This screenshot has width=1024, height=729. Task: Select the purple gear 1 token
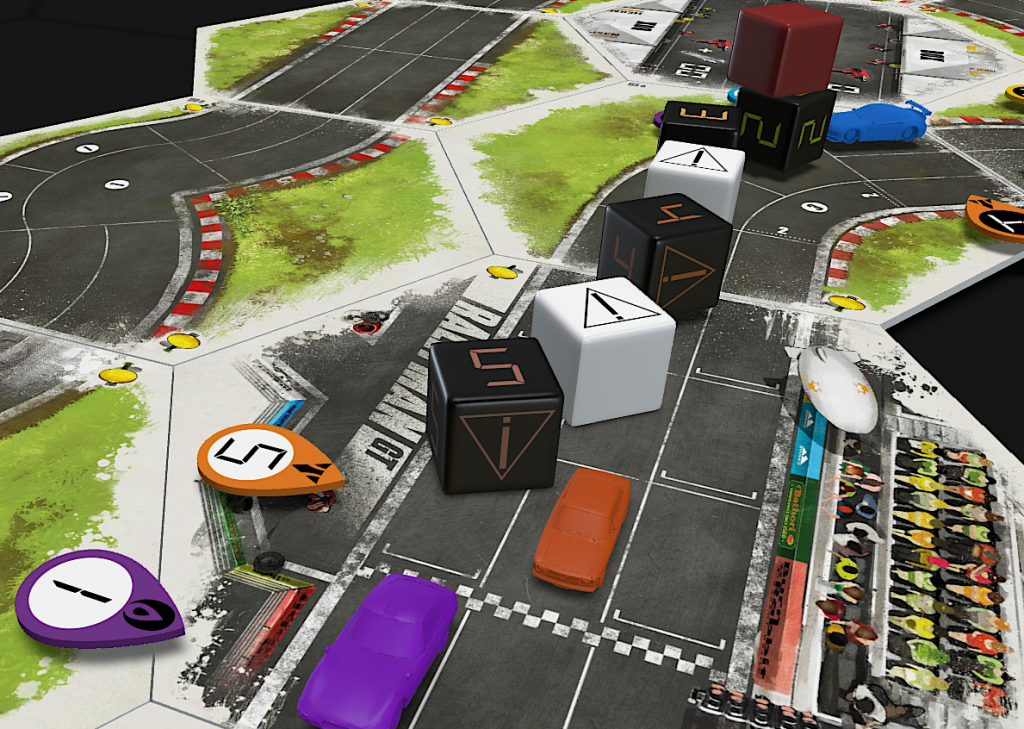[x=98, y=598]
